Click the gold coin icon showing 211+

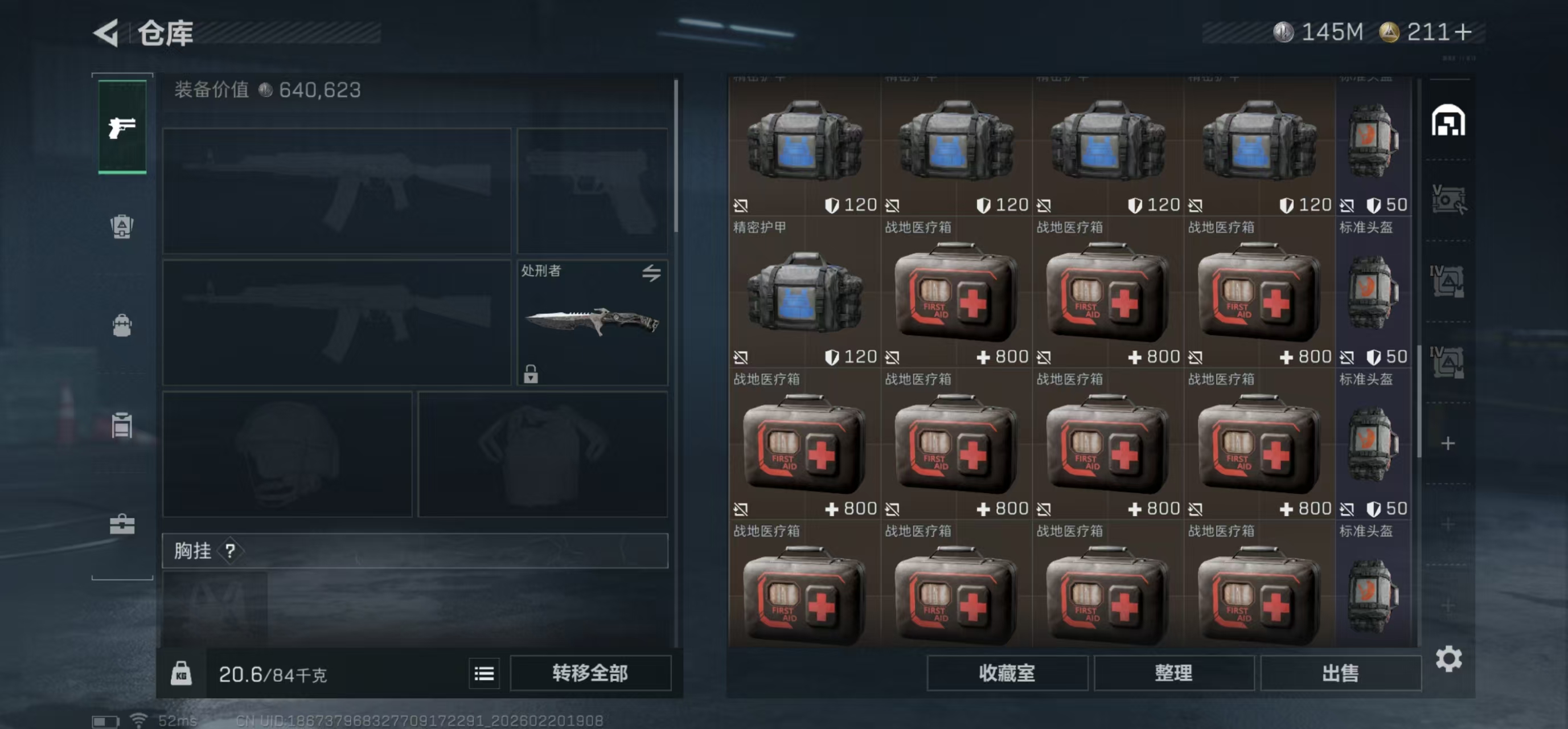[x=1393, y=33]
